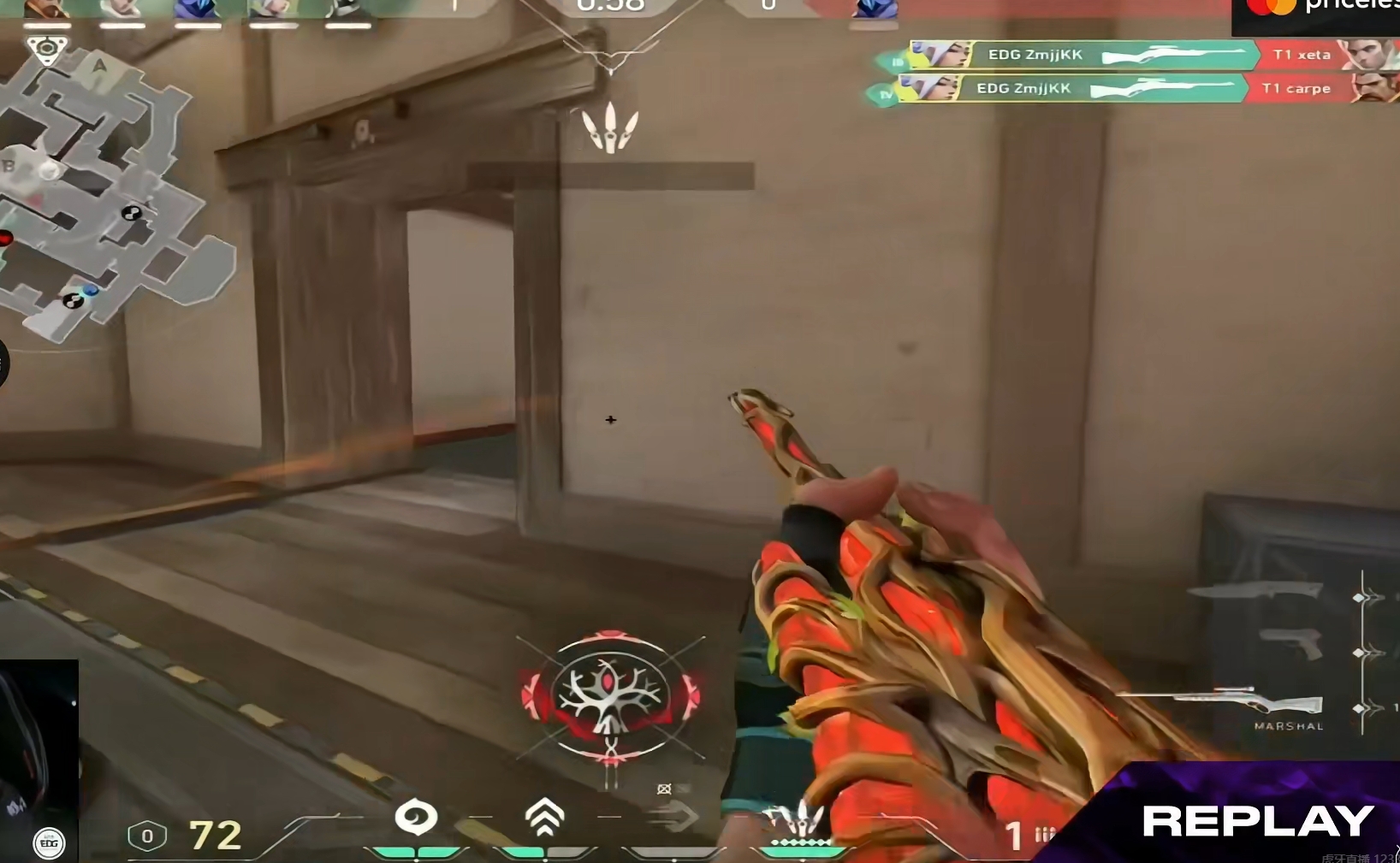This screenshot has width=1400, height=863.
Task: Click the large tree-shaped ultimate emblem
Action: (x=610, y=695)
